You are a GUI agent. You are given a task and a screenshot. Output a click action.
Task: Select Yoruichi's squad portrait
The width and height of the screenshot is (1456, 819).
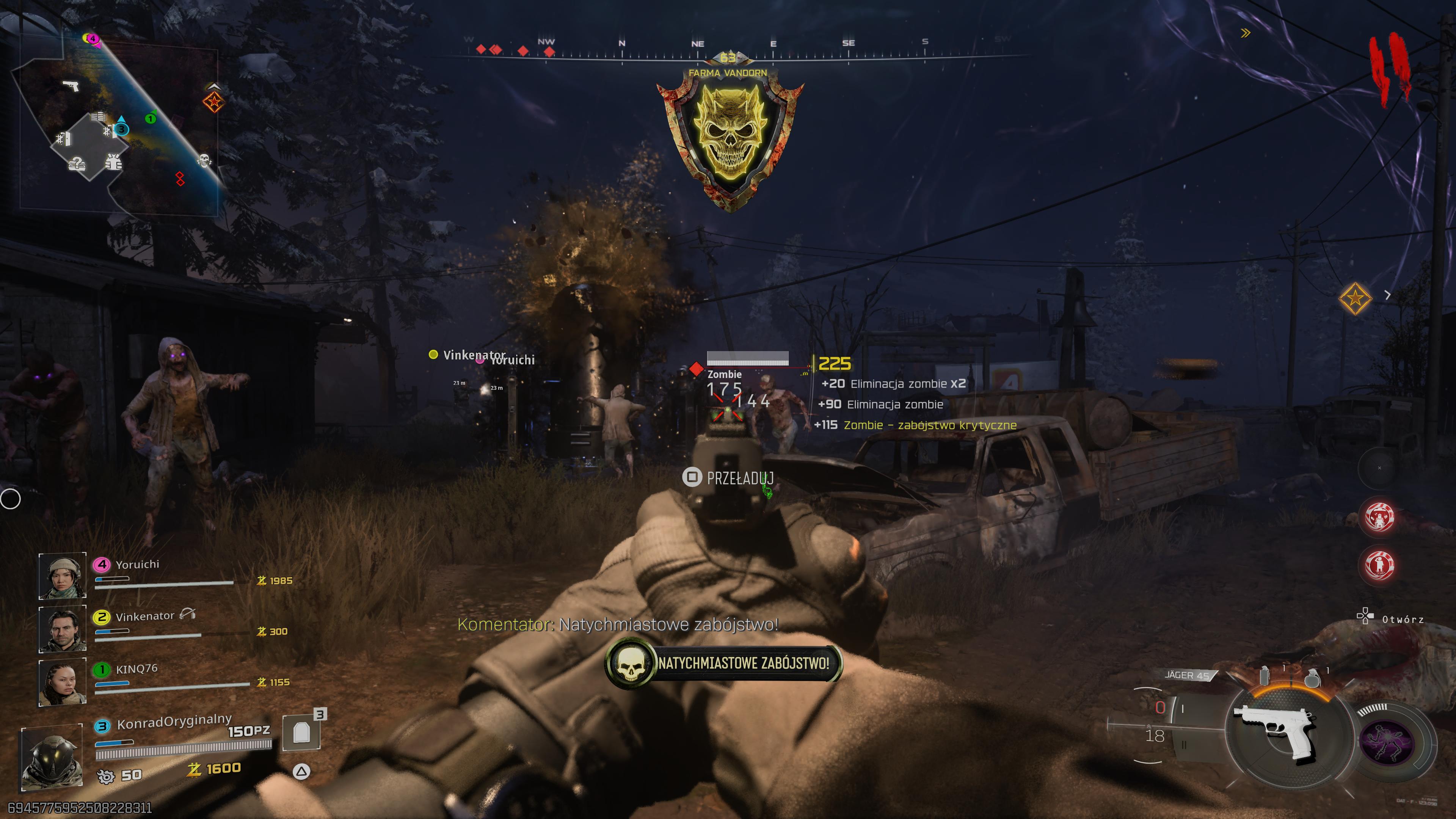pos(62,576)
